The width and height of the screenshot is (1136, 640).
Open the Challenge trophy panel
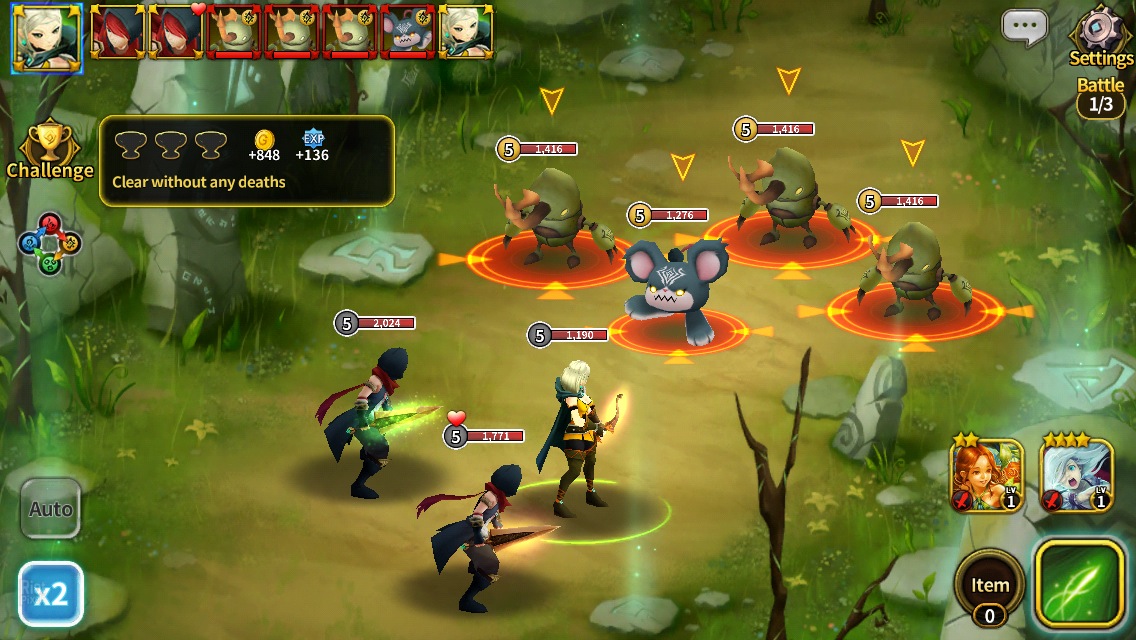49,152
